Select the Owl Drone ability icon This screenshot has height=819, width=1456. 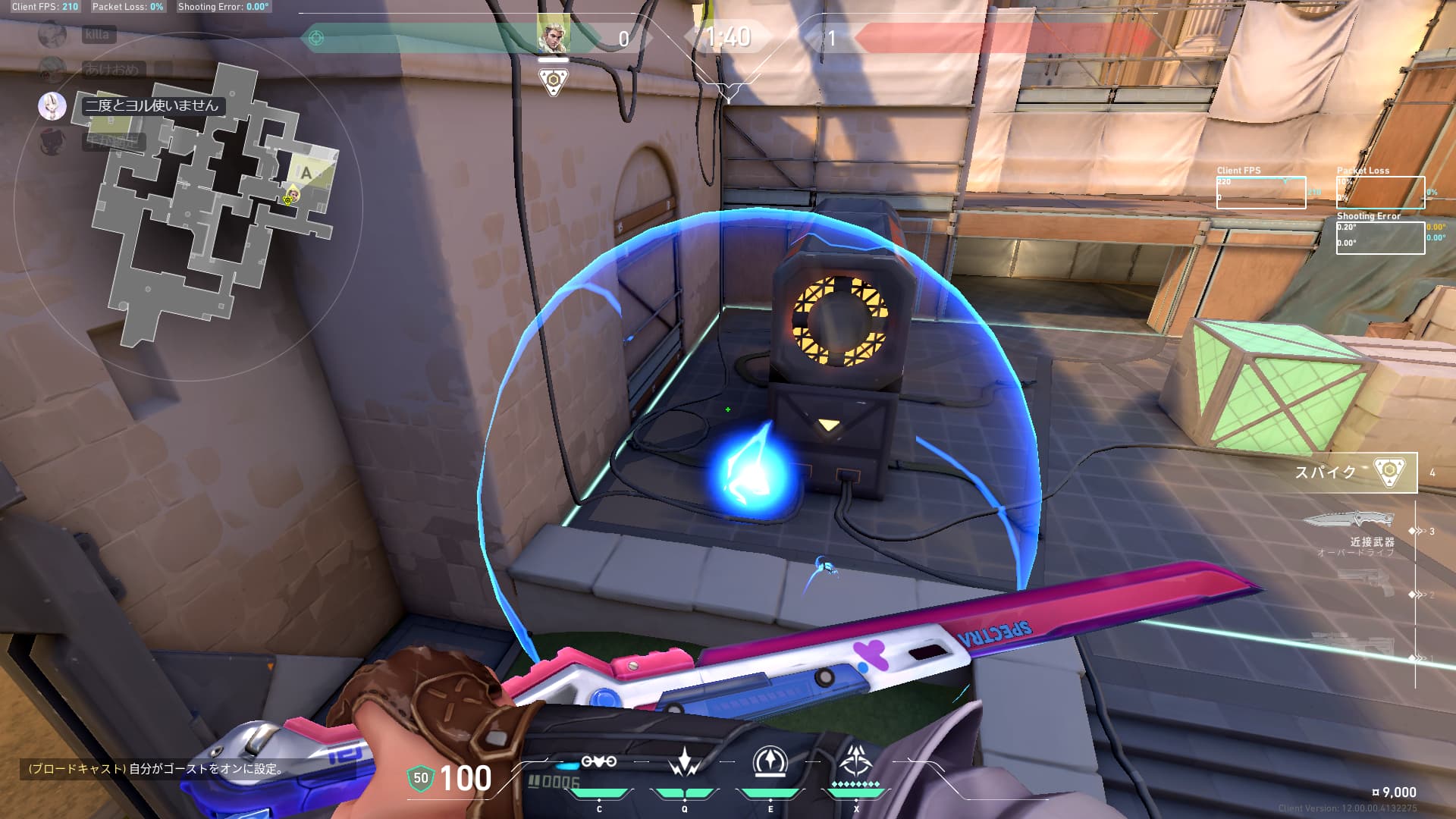click(x=598, y=762)
